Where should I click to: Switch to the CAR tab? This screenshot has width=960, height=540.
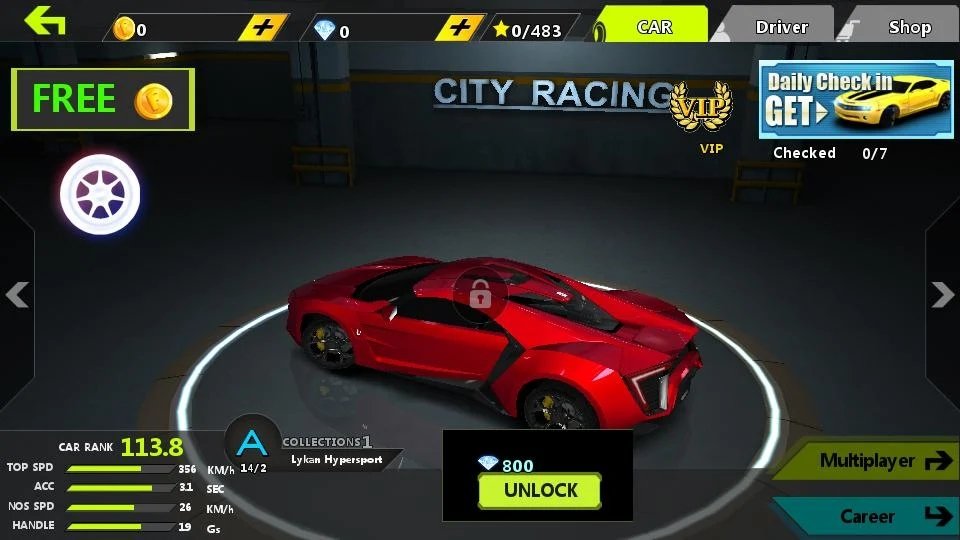click(x=655, y=27)
